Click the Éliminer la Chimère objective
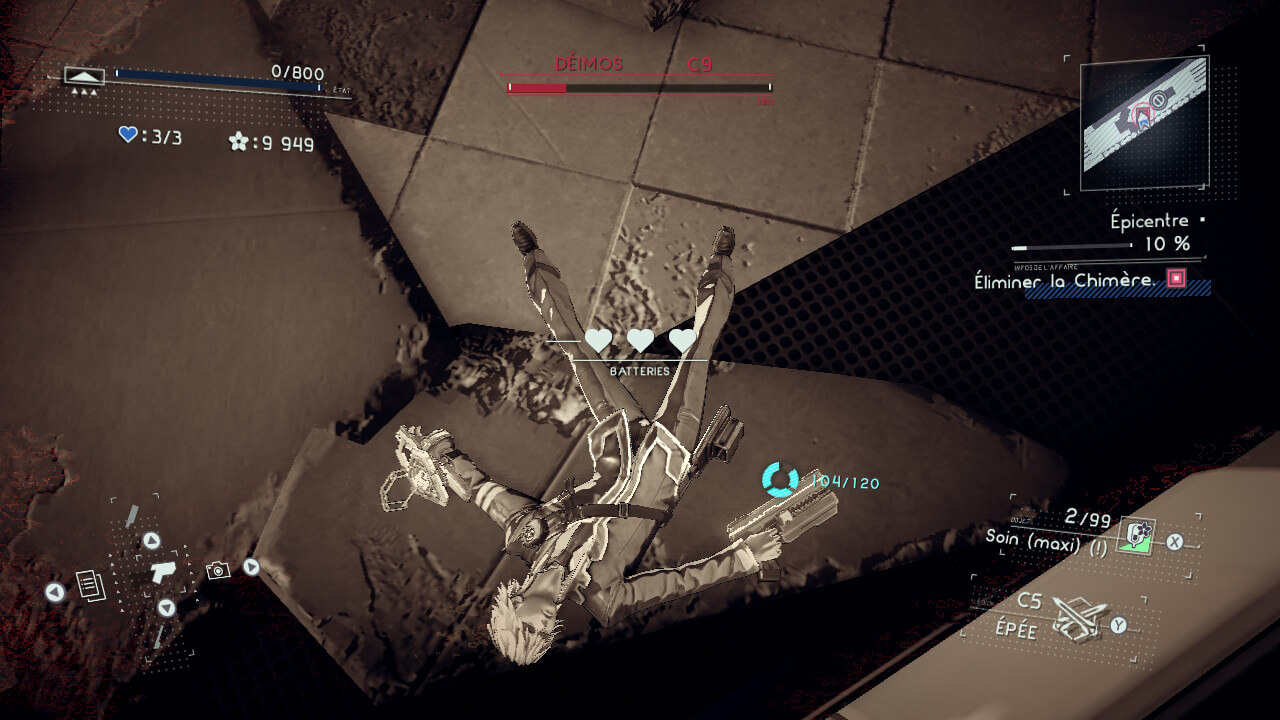The image size is (1280, 720). pyautogui.click(x=1064, y=281)
